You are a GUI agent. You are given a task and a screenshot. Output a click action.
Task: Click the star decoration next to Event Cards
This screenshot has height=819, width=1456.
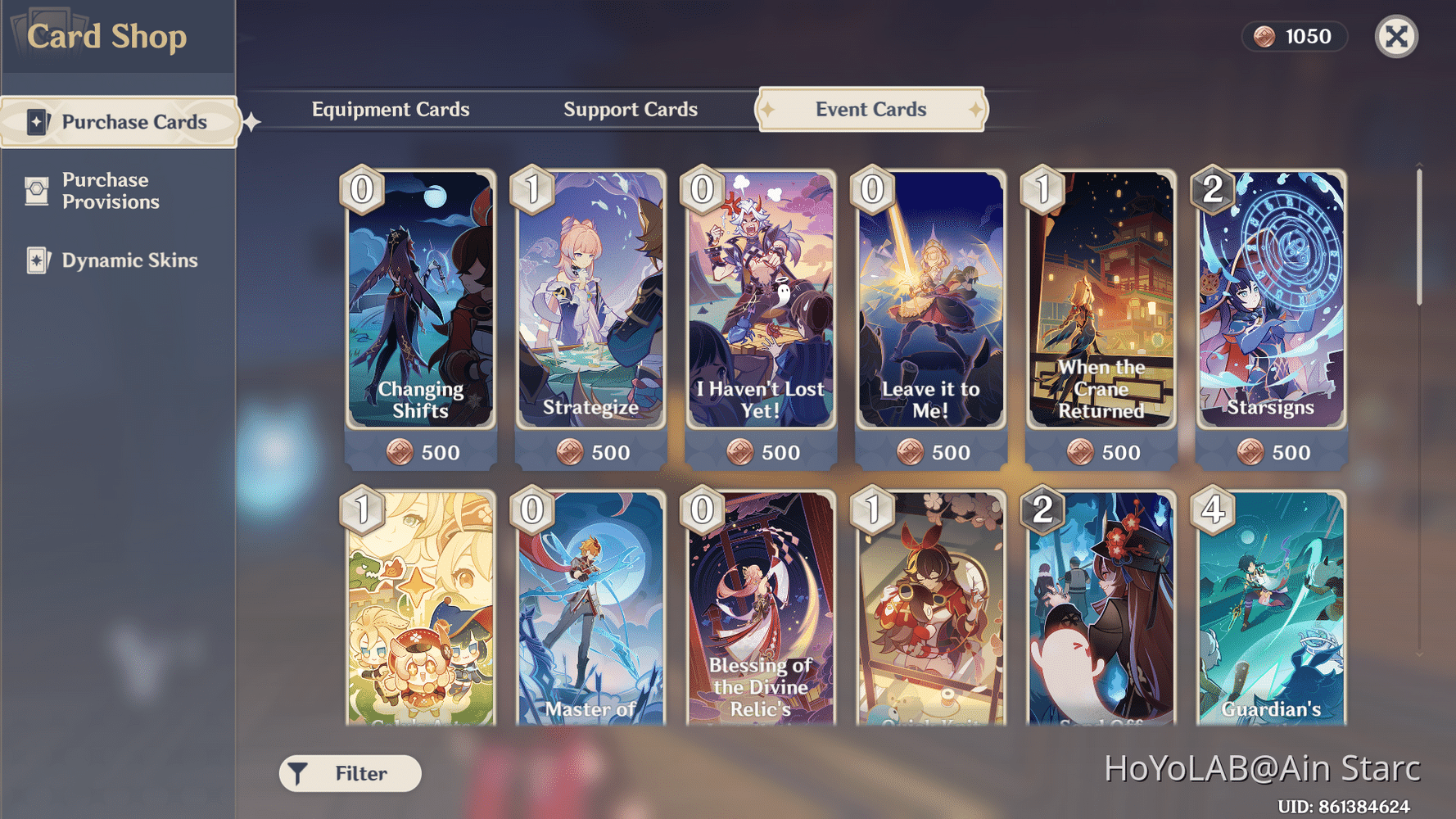click(x=767, y=109)
